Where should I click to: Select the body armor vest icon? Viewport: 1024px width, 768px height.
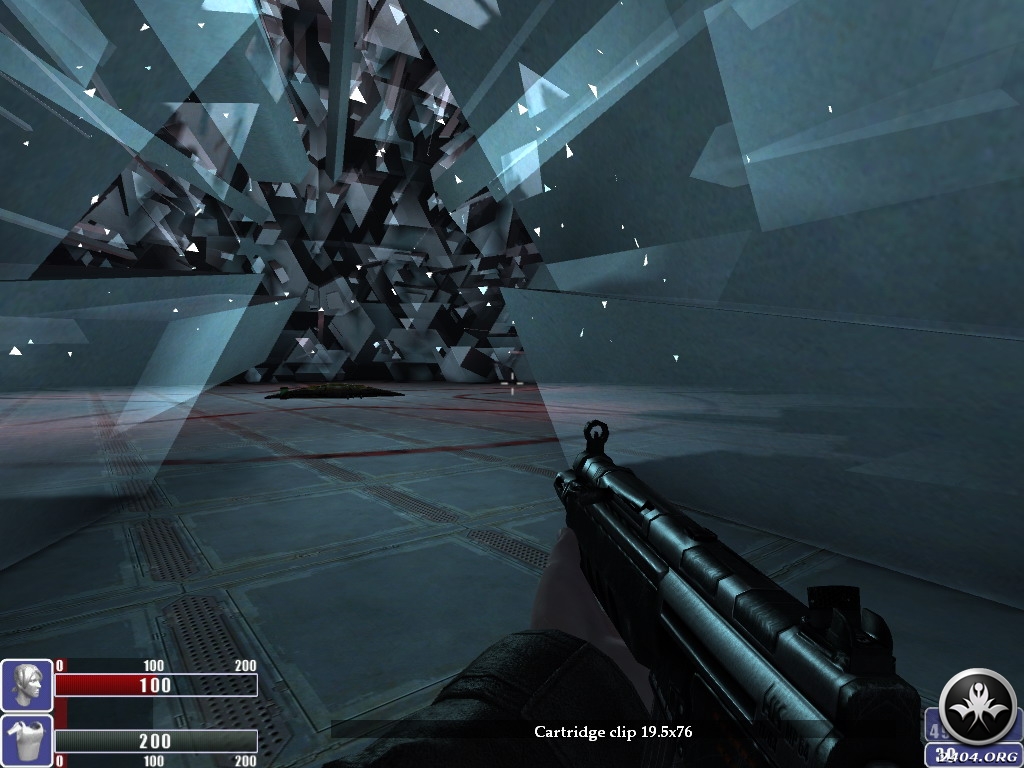point(27,740)
